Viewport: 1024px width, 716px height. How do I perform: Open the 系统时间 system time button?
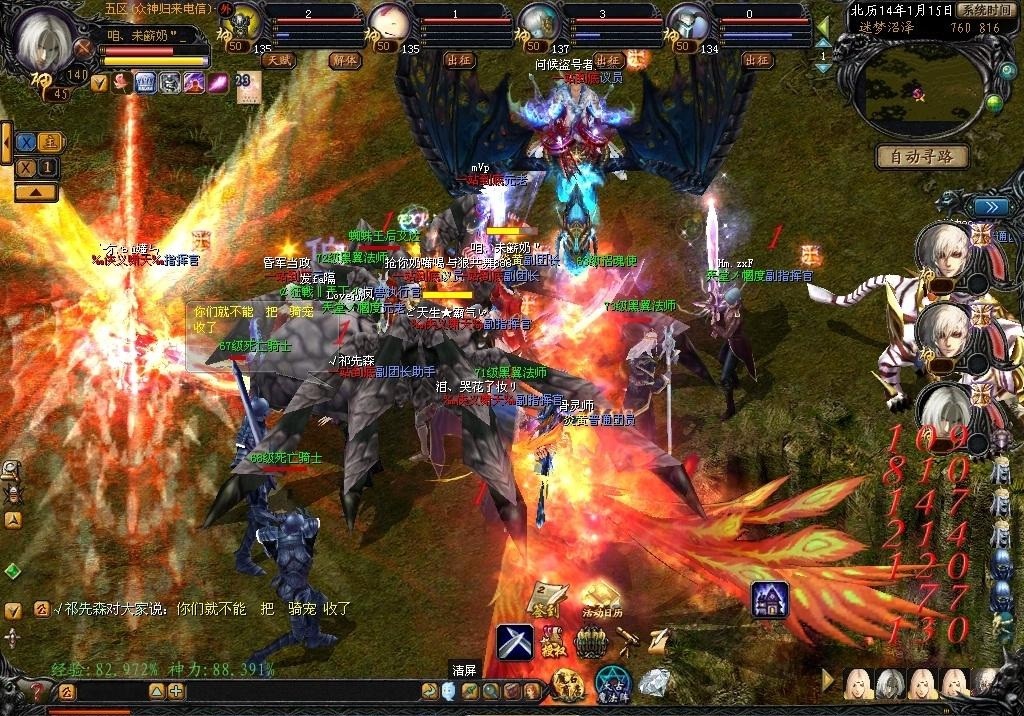point(980,9)
